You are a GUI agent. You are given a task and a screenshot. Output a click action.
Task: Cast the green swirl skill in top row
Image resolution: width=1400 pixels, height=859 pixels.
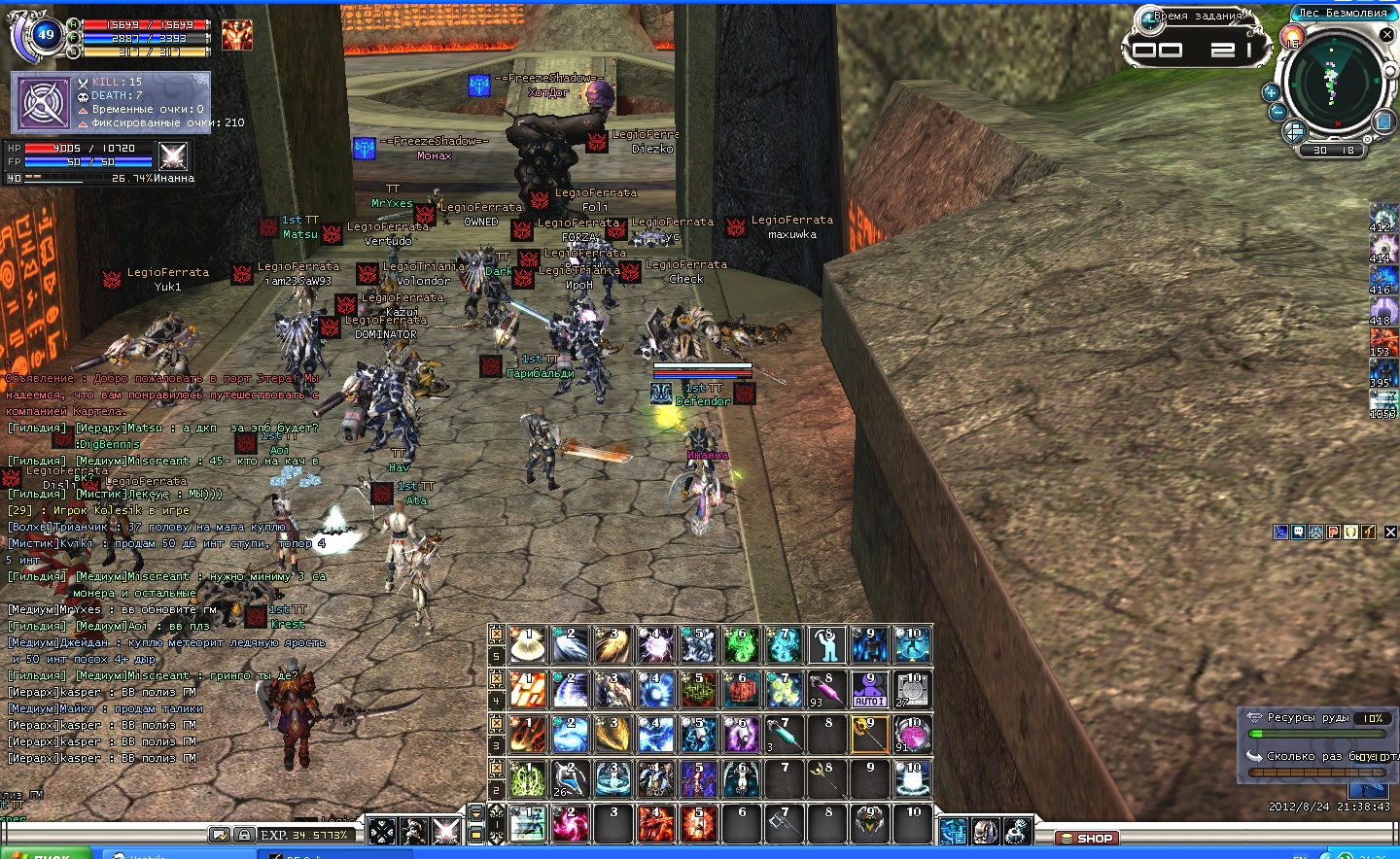pos(741,644)
